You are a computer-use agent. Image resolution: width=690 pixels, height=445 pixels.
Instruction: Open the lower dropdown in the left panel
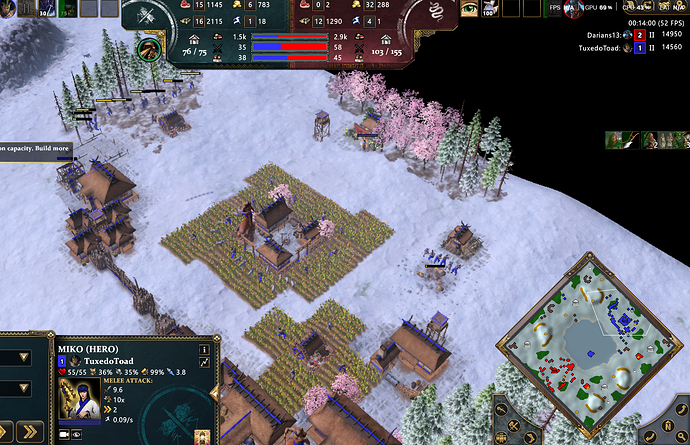[24, 389]
